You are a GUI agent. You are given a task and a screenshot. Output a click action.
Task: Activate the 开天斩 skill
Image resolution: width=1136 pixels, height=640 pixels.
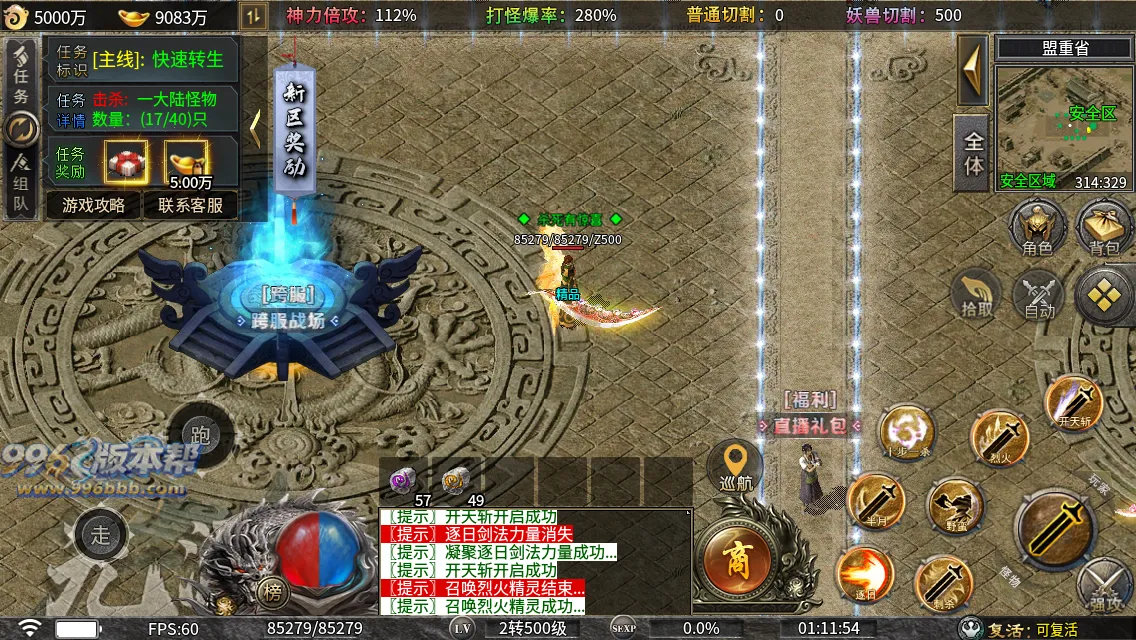coord(1074,403)
